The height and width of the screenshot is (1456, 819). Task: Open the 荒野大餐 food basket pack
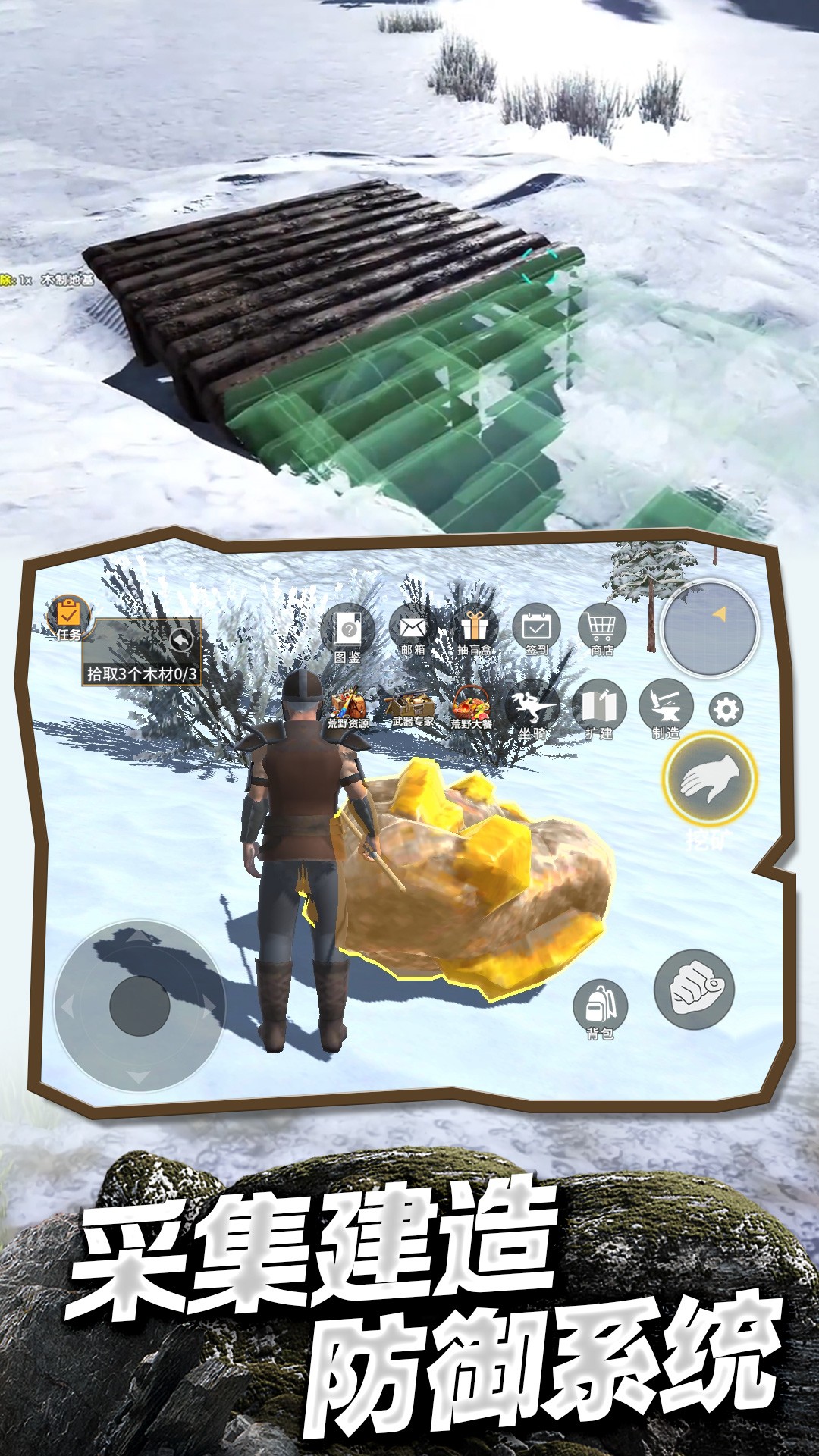[x=472, y=708]
